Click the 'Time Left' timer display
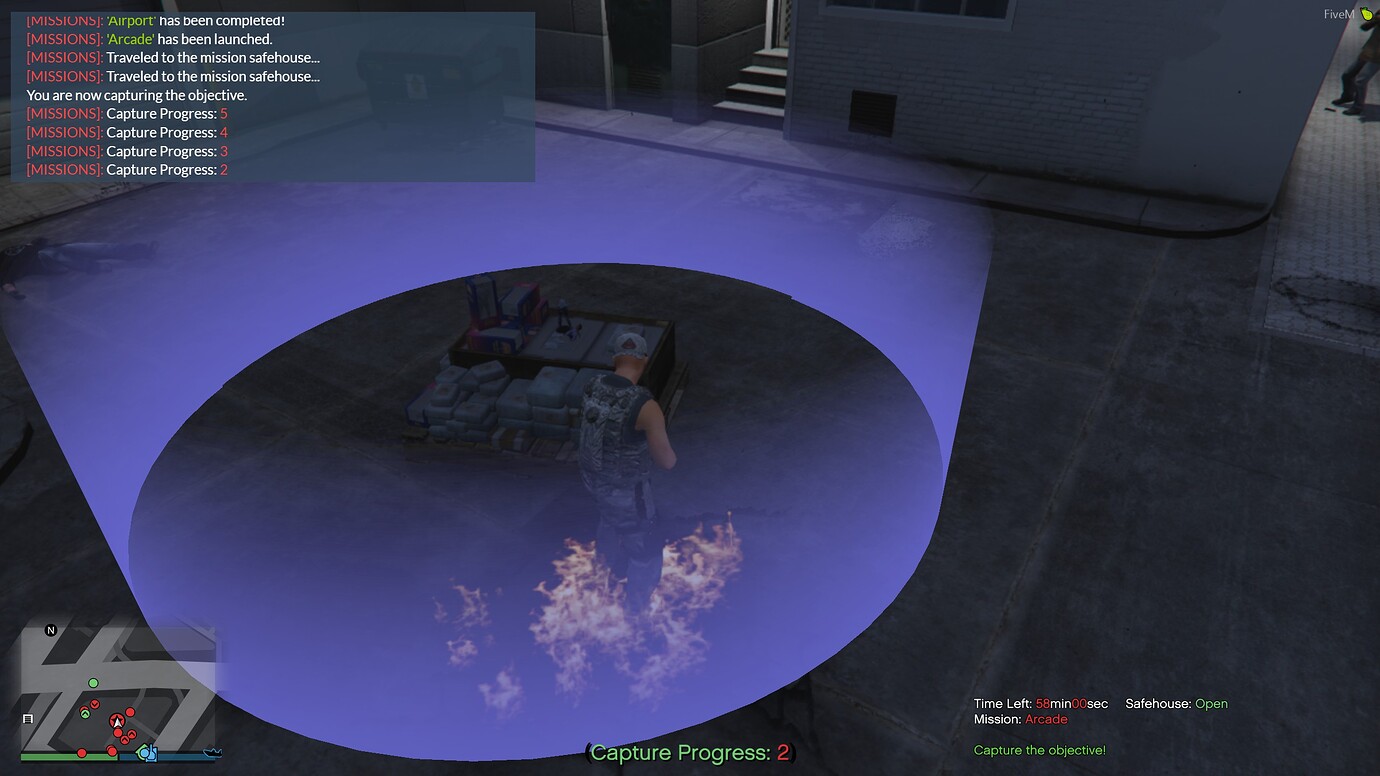The image size is (1380, 776). click(x=1040, y=703)
